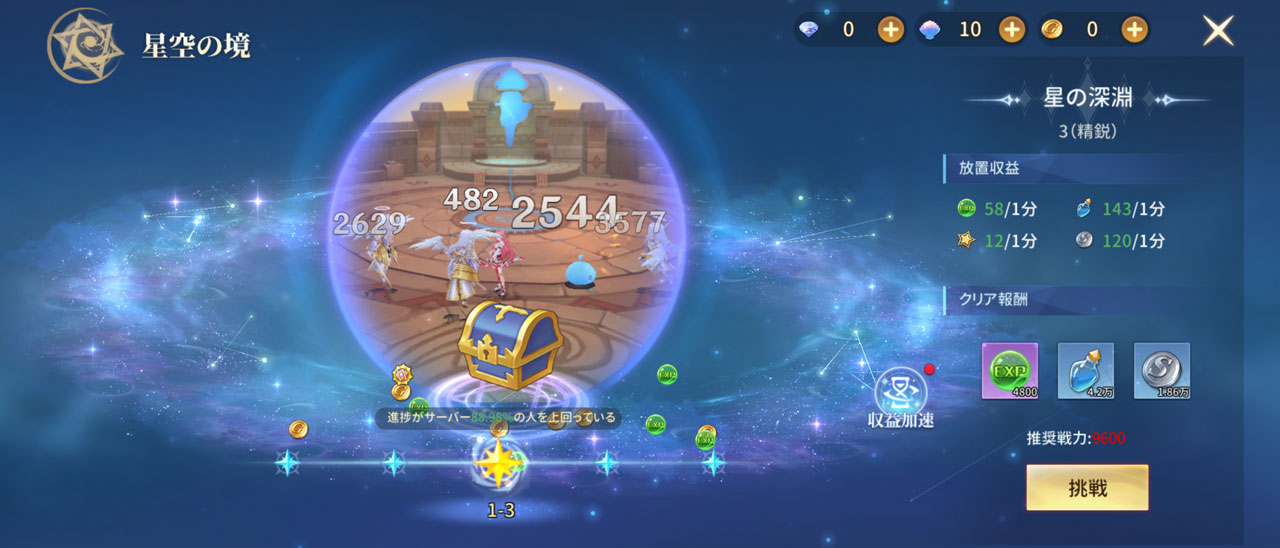This screenshot has height=548, width=1280.
Task: Click the 星空の境 emblem icon
Action: [x=85, y=46]
